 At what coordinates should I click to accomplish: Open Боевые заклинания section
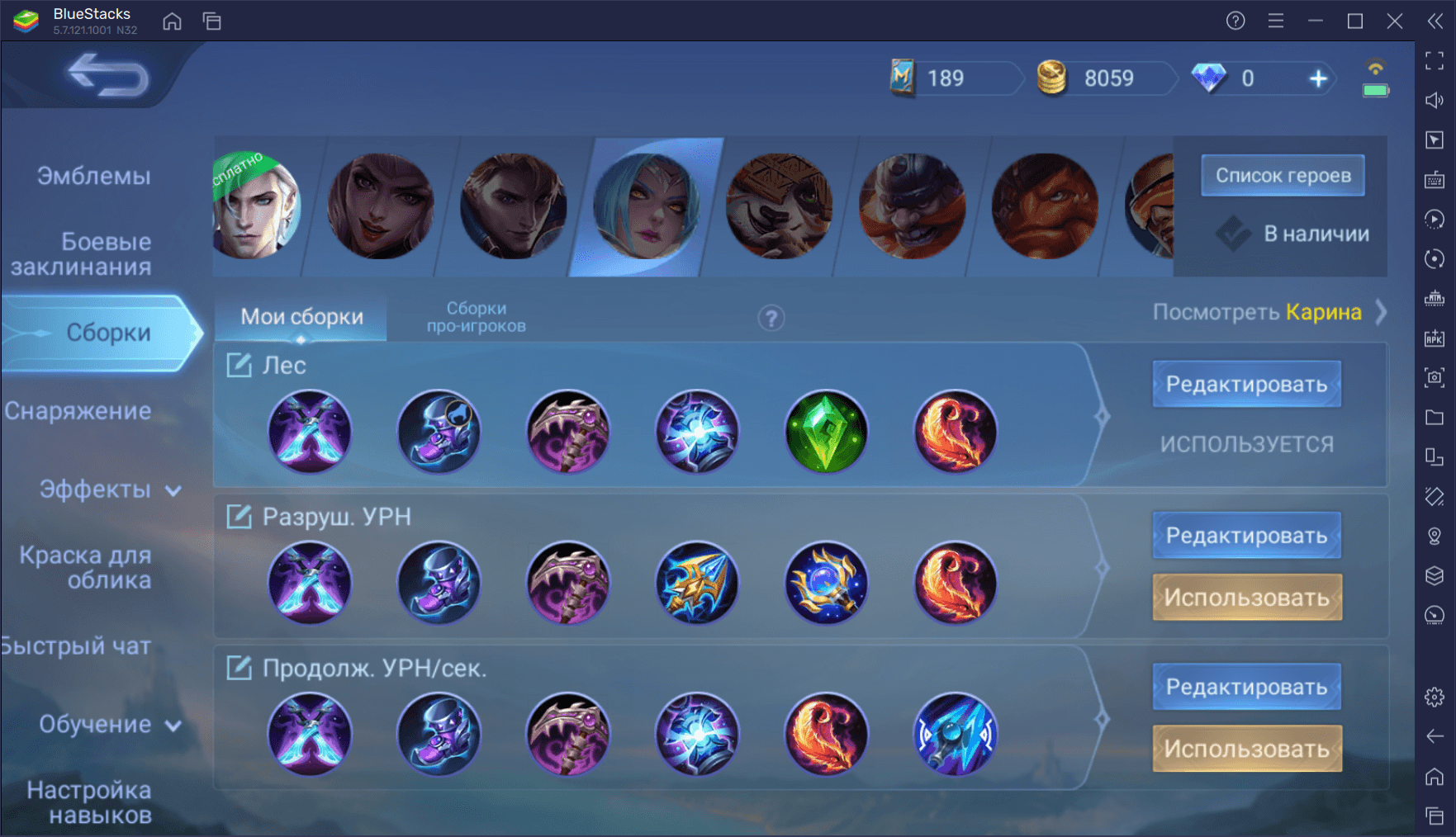point(82,254)
